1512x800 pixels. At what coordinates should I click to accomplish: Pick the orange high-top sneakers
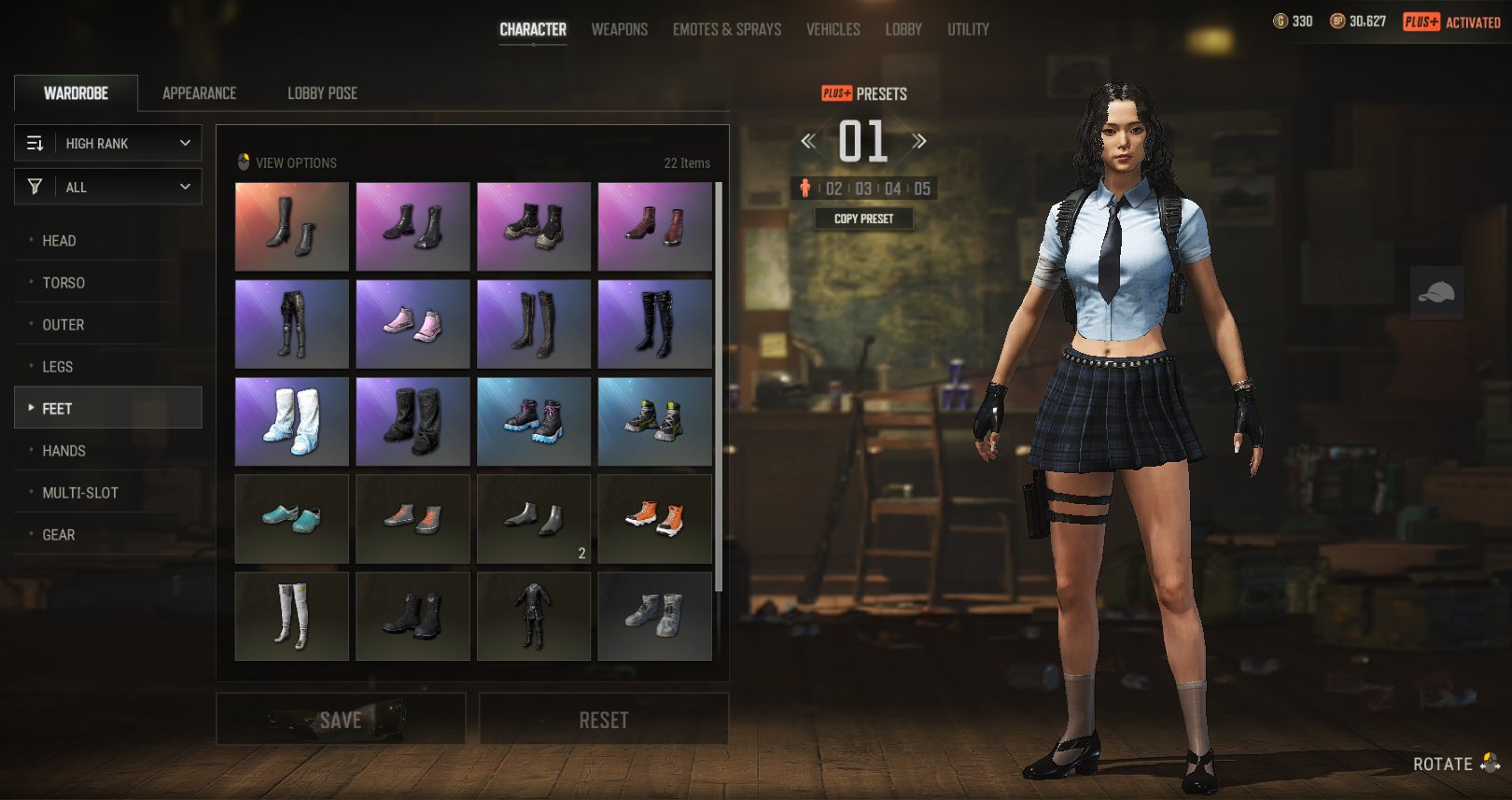click(654, 519)
